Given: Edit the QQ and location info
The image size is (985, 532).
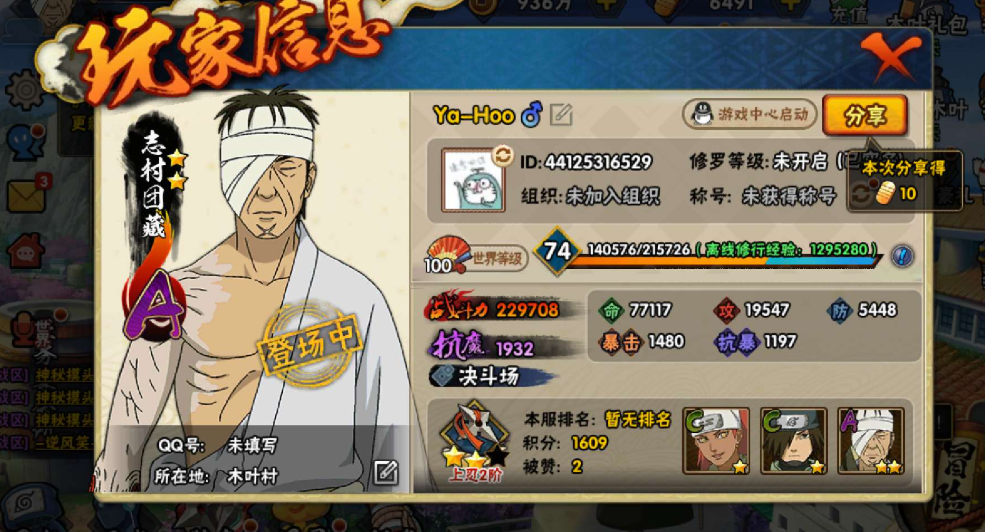Looking at the screenshot, I should coord(385,472).
